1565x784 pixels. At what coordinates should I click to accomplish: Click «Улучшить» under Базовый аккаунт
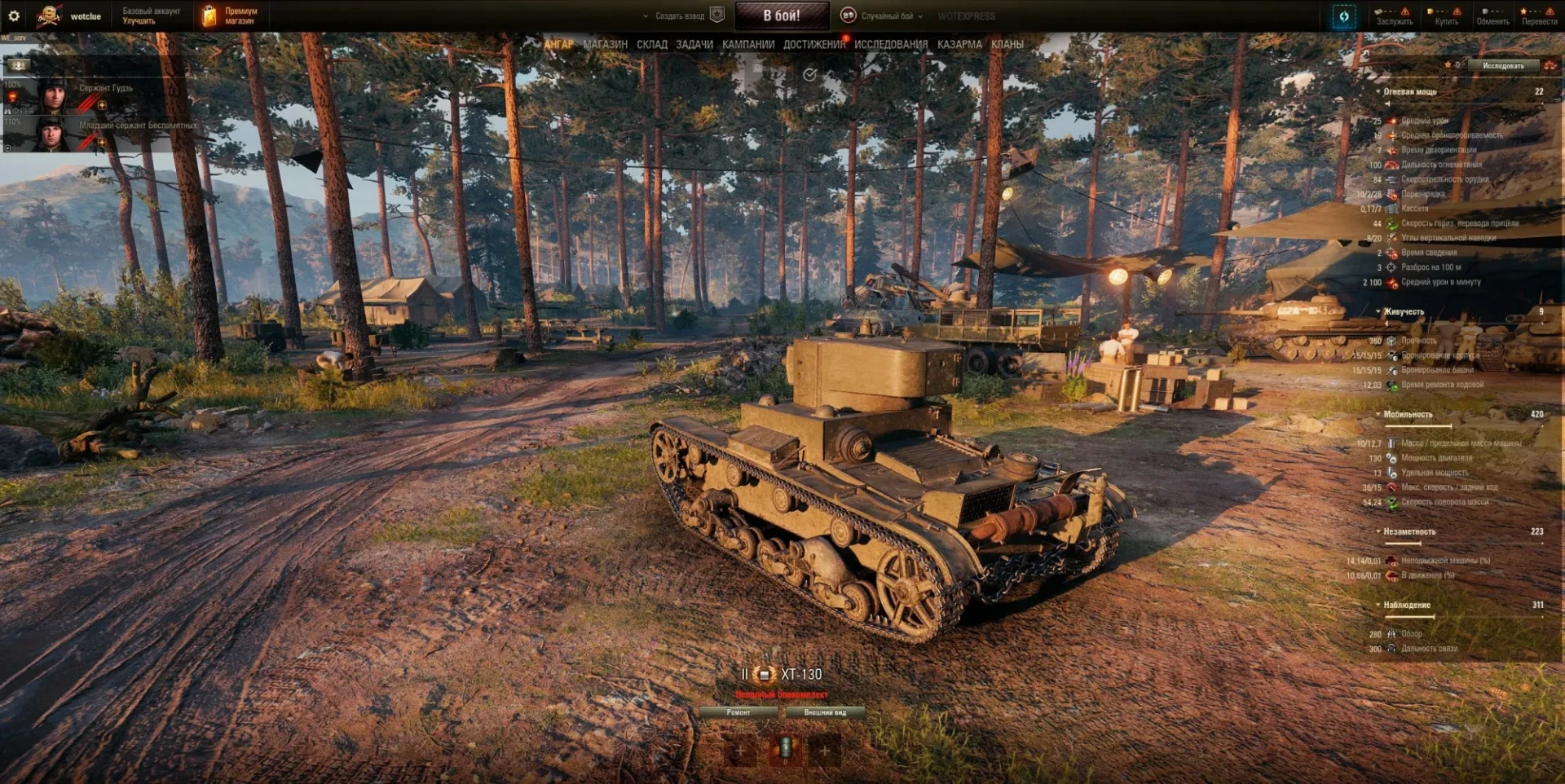click(139, 21)
